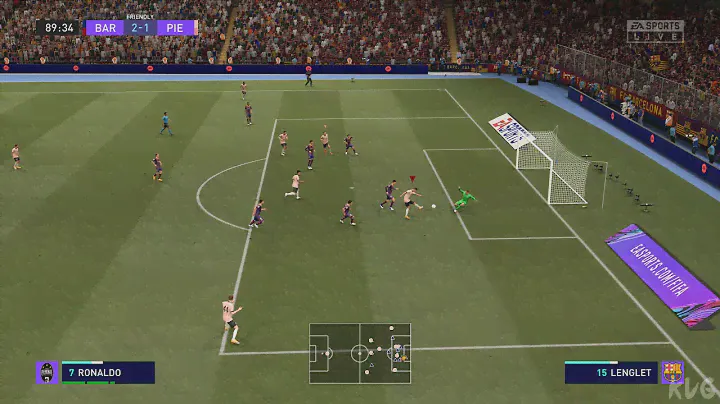This screenshot has height=404, width=720.
Task: Click the Barcelona club crest icon
Action: pyautogui.click(x=672, y=372)
